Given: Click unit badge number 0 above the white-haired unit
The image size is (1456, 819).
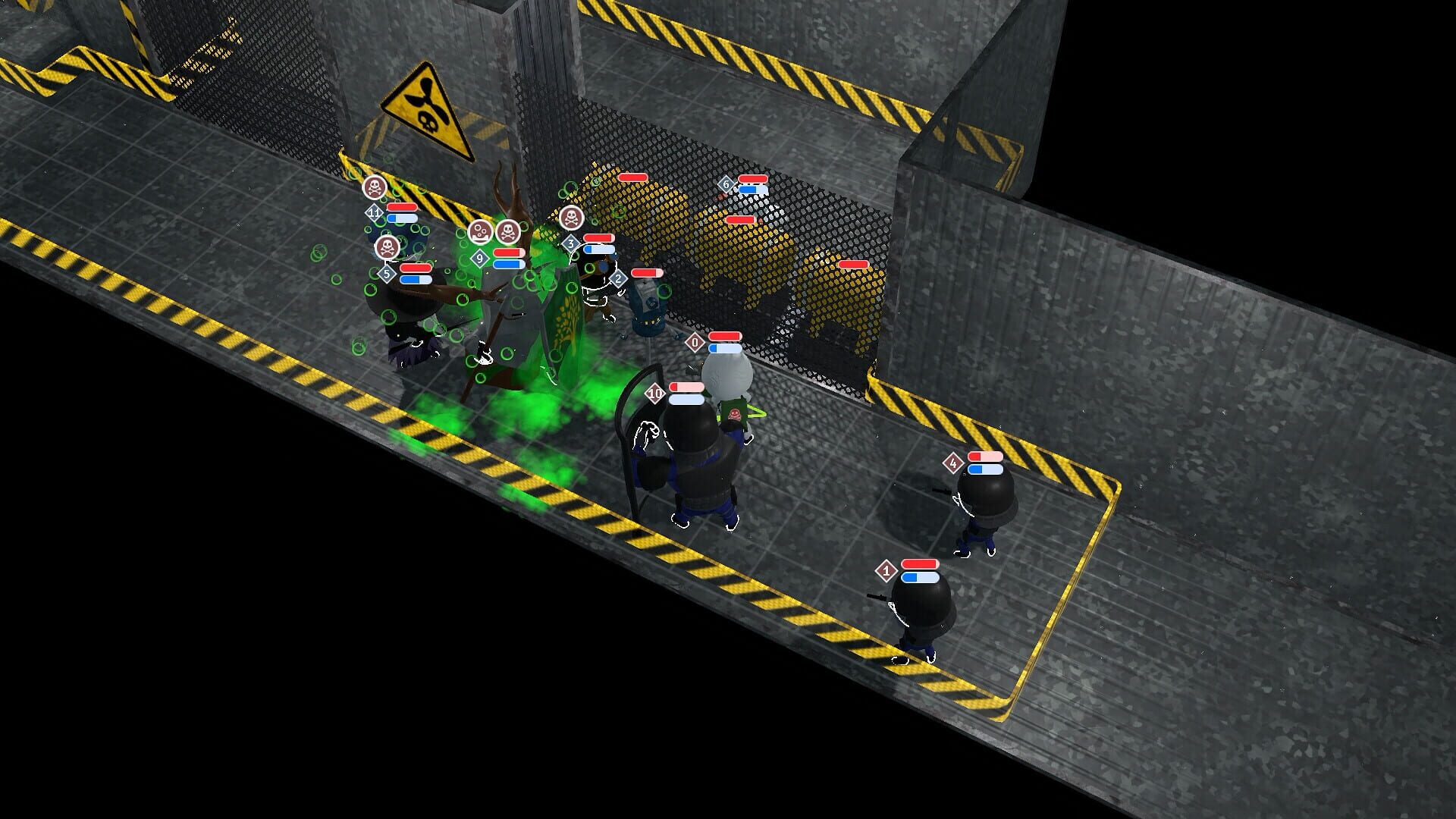Looking at the screenshot, I should (694, 342).
